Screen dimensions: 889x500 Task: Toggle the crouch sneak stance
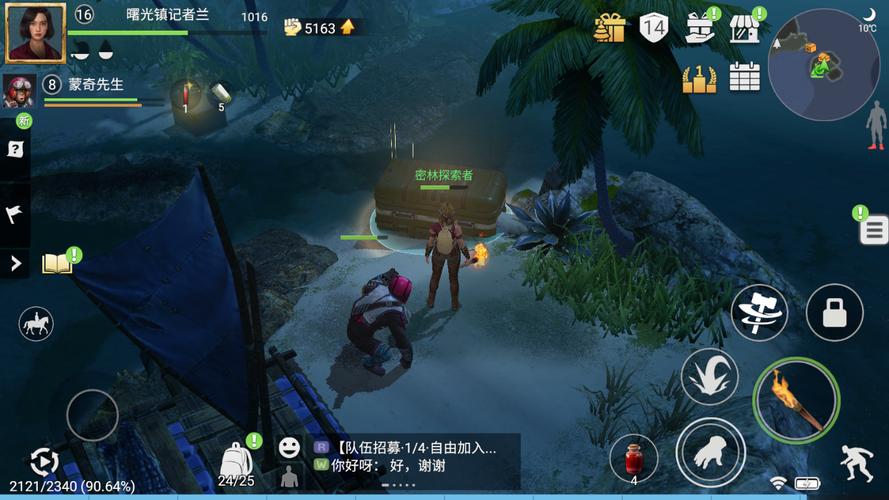[x=856, y=461]
